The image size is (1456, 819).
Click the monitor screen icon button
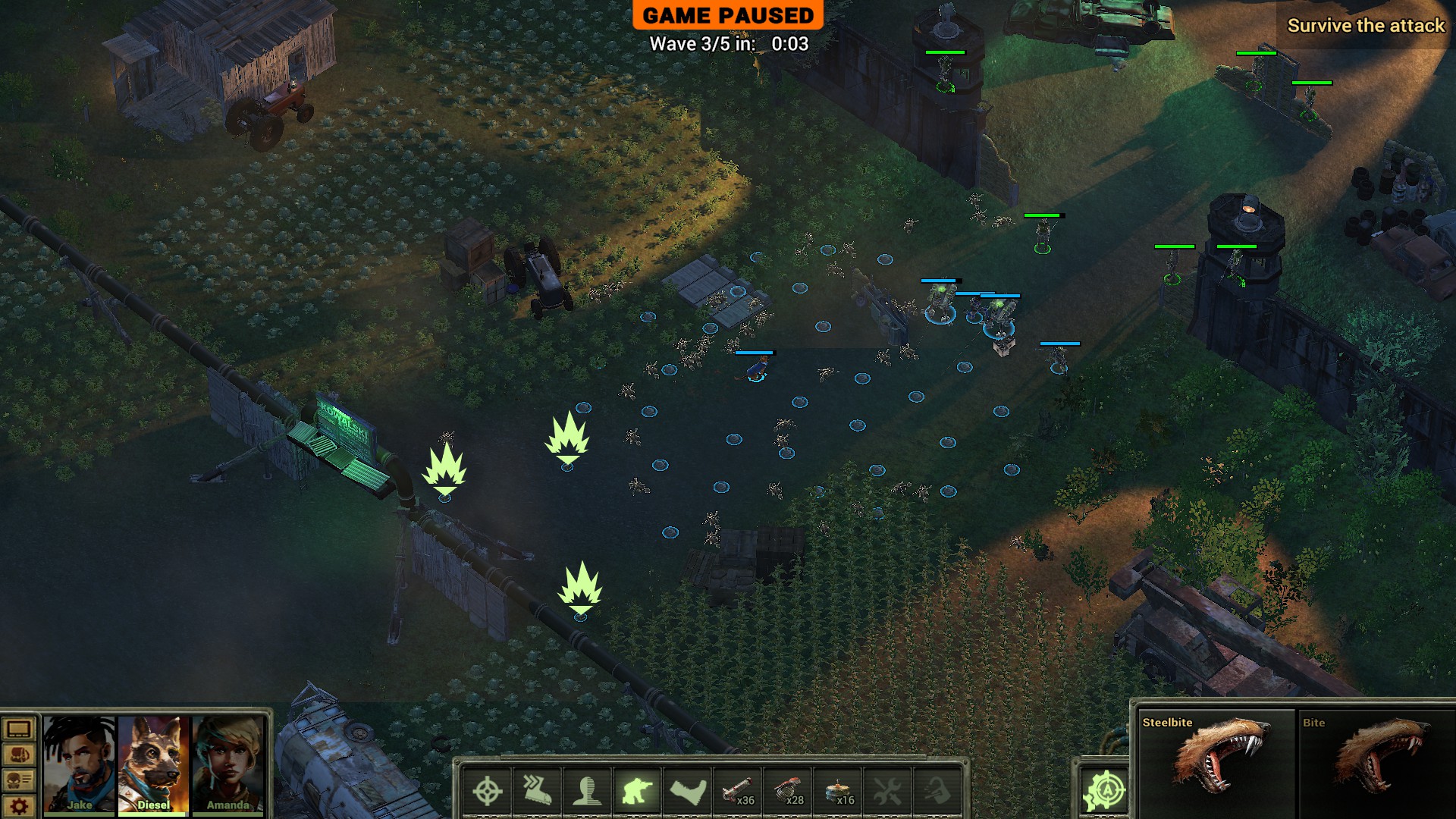[19, 730]
